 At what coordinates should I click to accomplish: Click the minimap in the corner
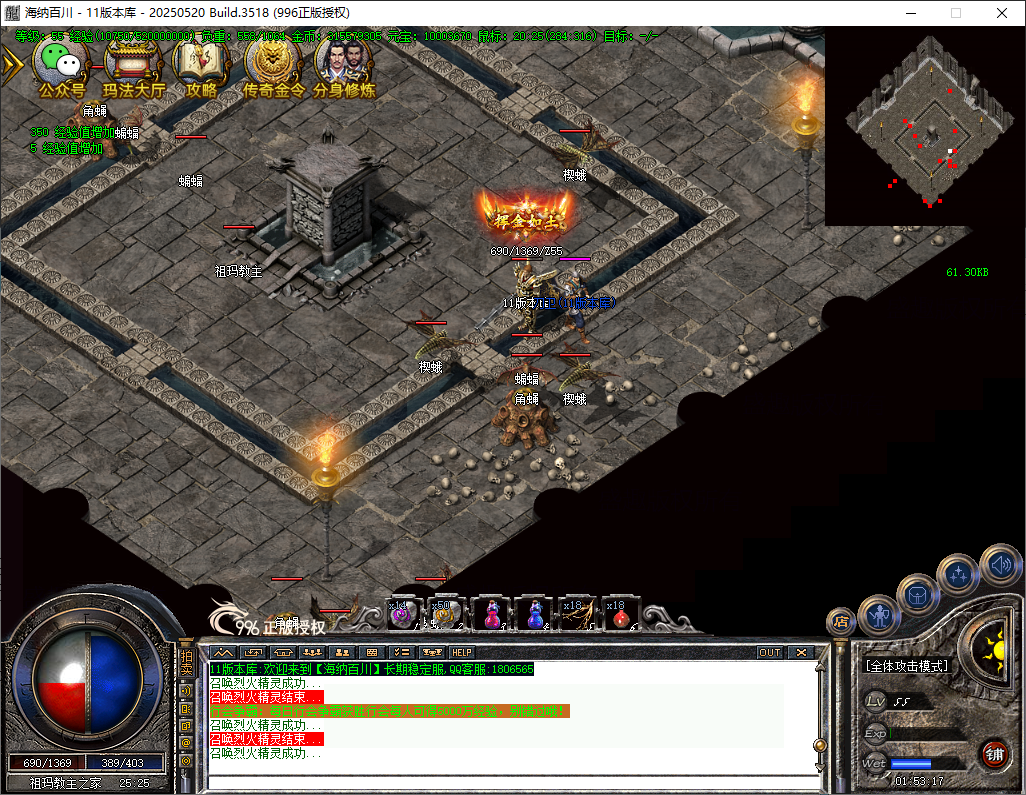coord(924,123)
